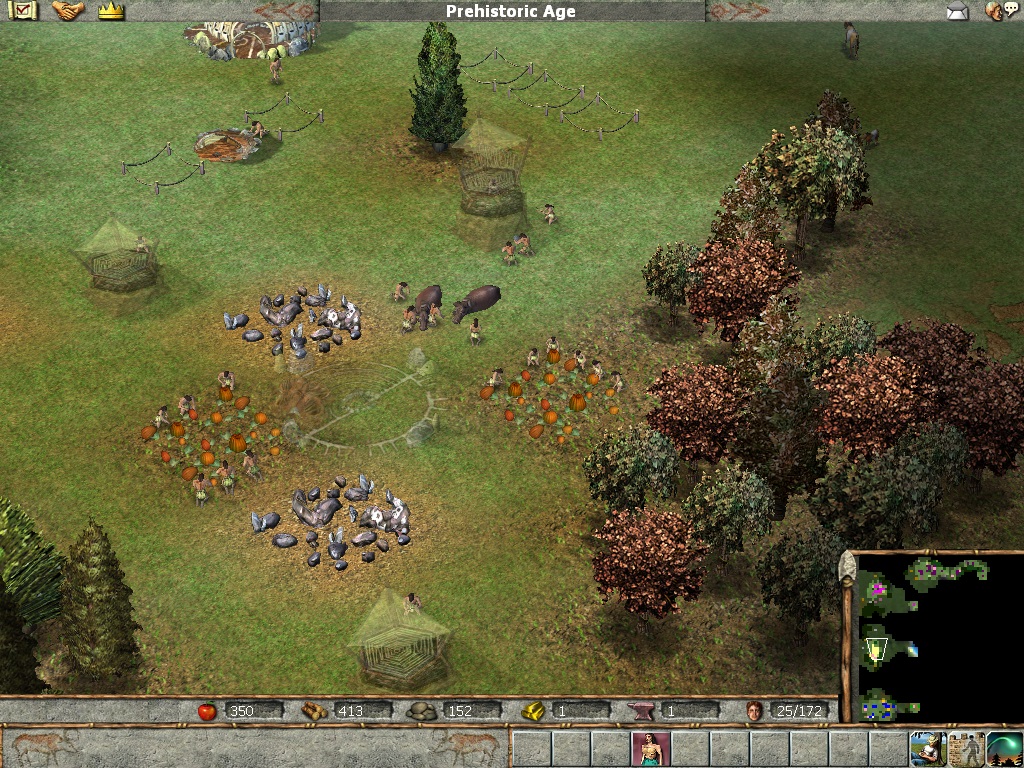
Task: Click the aurora night-sky icon
Action: 1004,748
